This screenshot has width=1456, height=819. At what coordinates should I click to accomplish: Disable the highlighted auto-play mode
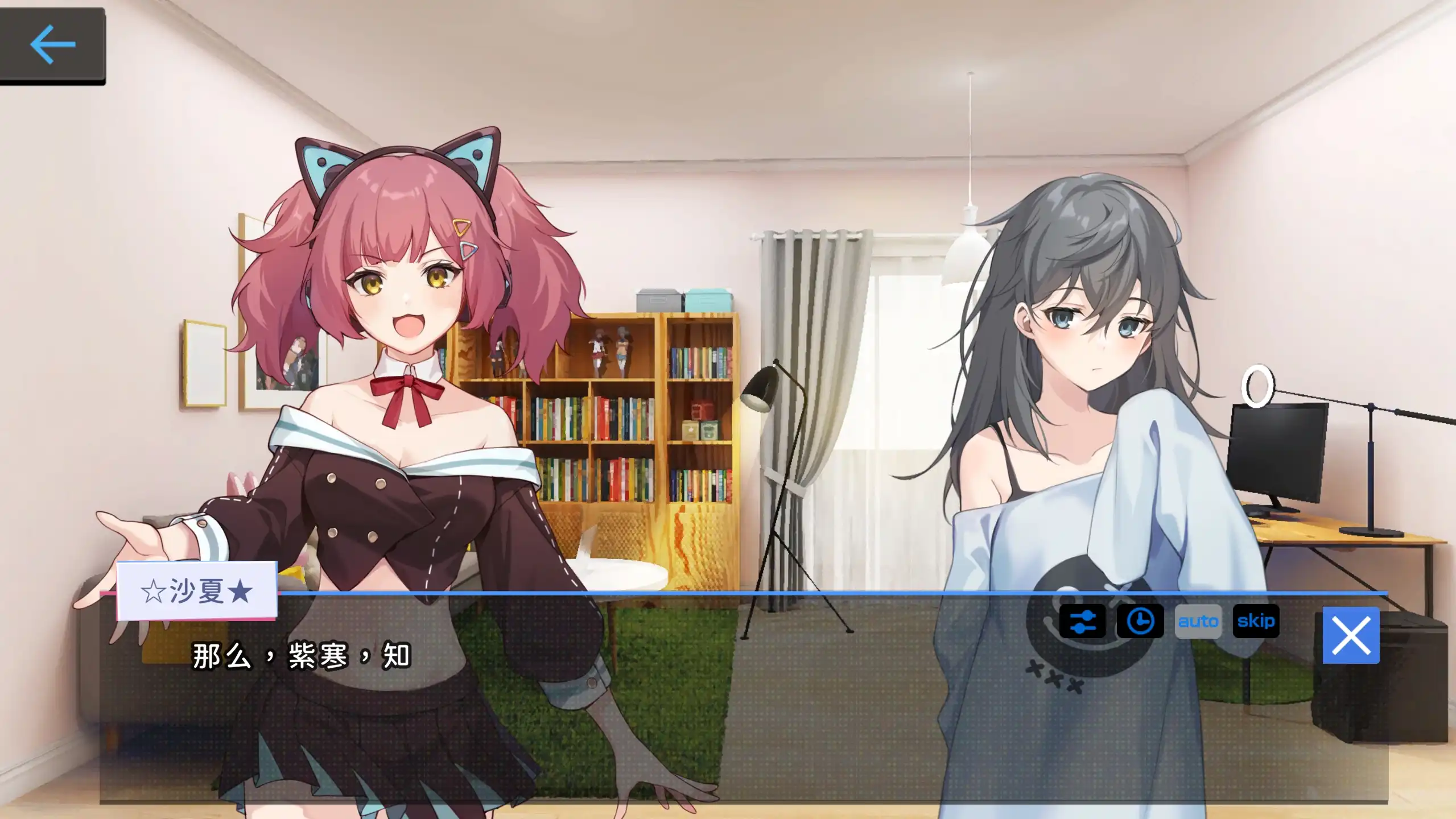coord(1198,622)
